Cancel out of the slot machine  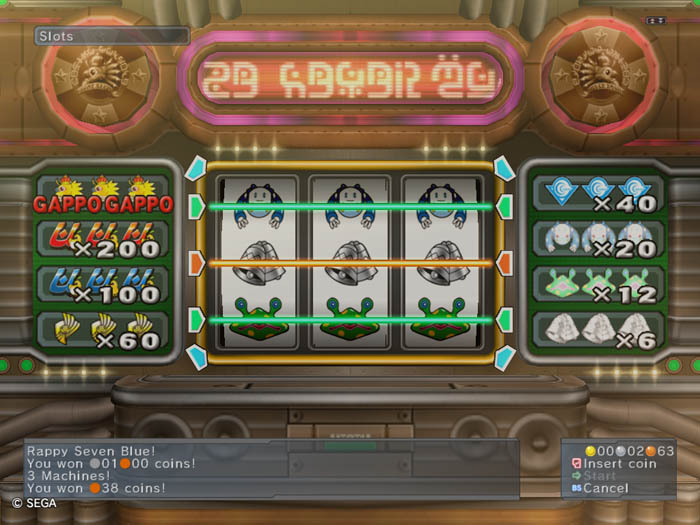tap(605, 488)
